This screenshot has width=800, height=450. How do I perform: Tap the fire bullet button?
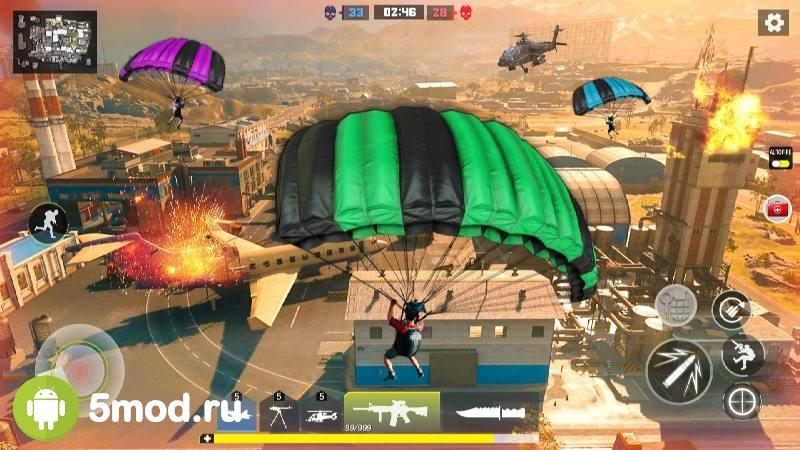point(677,370)
